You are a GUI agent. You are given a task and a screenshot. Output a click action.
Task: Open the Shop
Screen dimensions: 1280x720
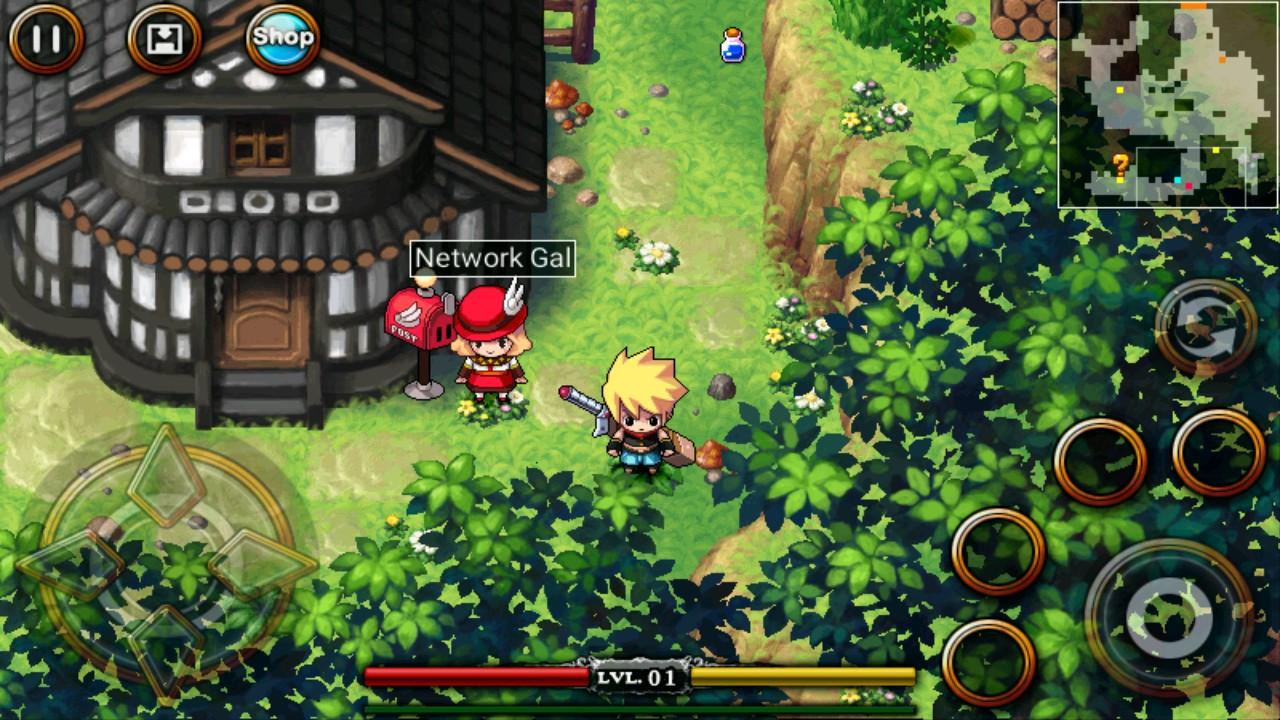point(283,36)
